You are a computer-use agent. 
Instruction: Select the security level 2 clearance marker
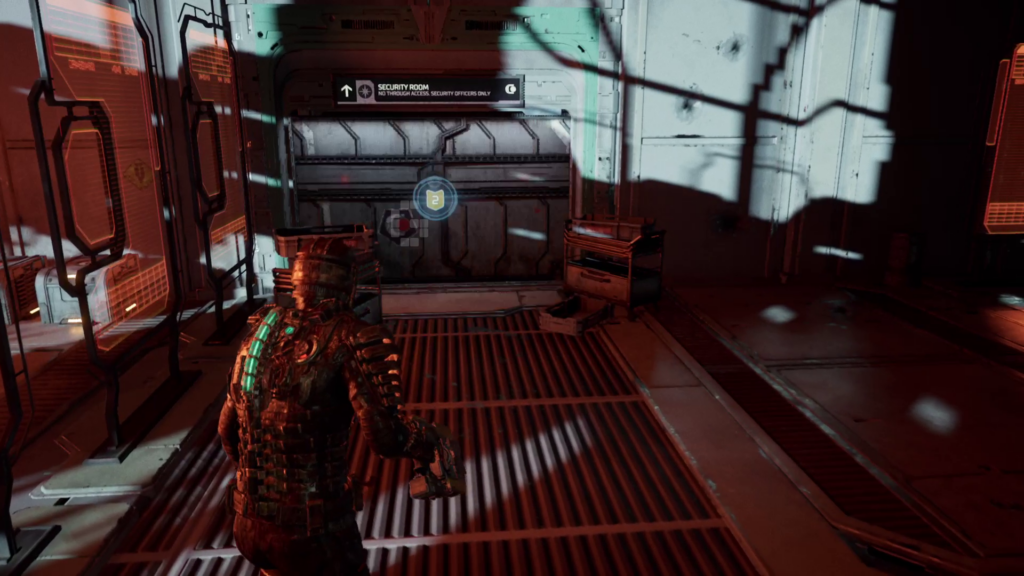pos(435,200)
